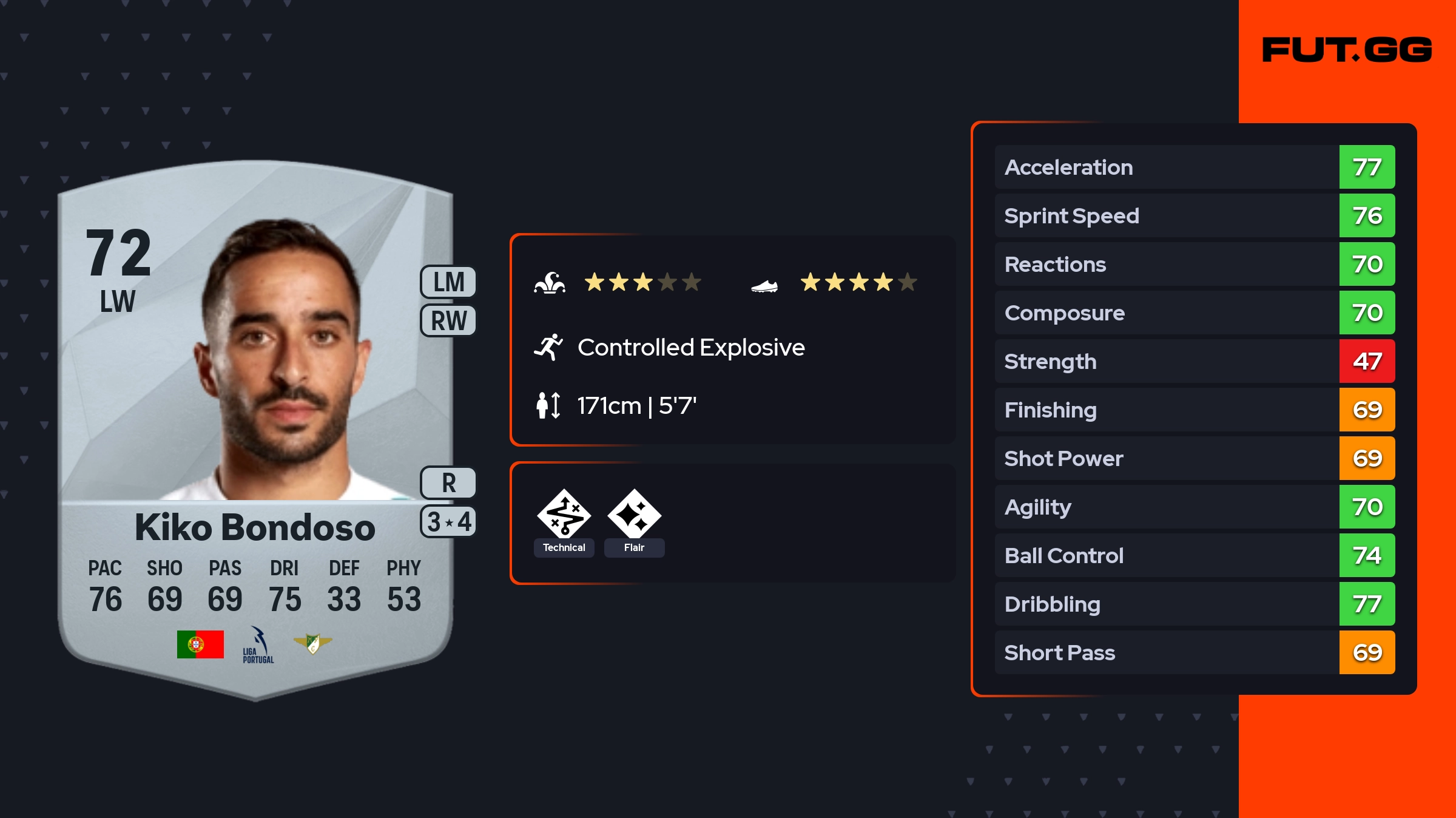
Task: Click the Portugal flag on the card
Action: (200, 644)
